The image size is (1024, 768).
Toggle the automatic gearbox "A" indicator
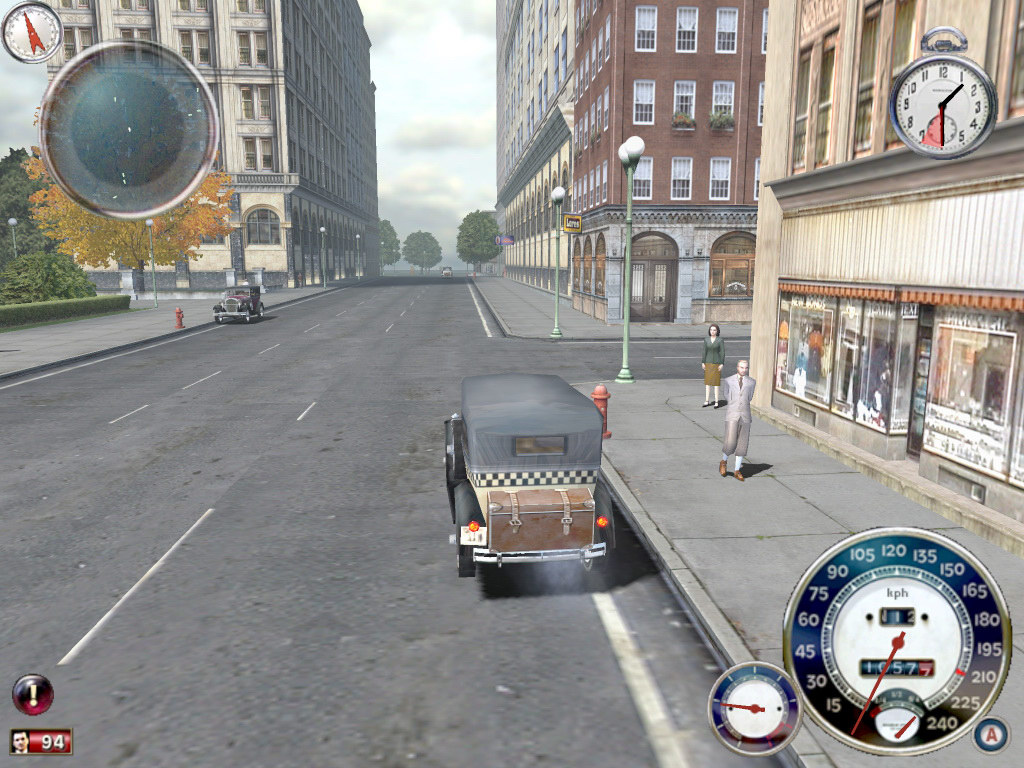[990, 735]
